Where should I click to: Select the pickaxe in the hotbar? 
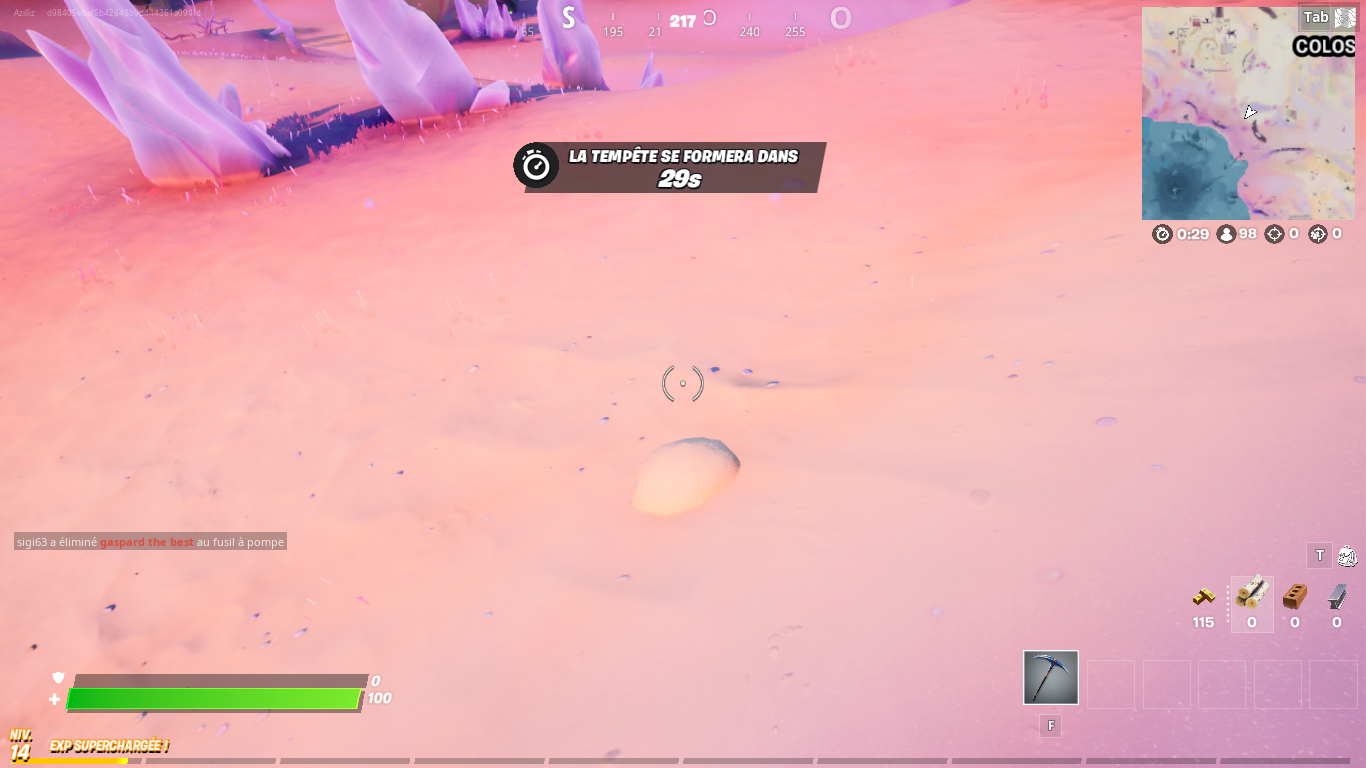pyautogui.click(x=1050, y=679)
